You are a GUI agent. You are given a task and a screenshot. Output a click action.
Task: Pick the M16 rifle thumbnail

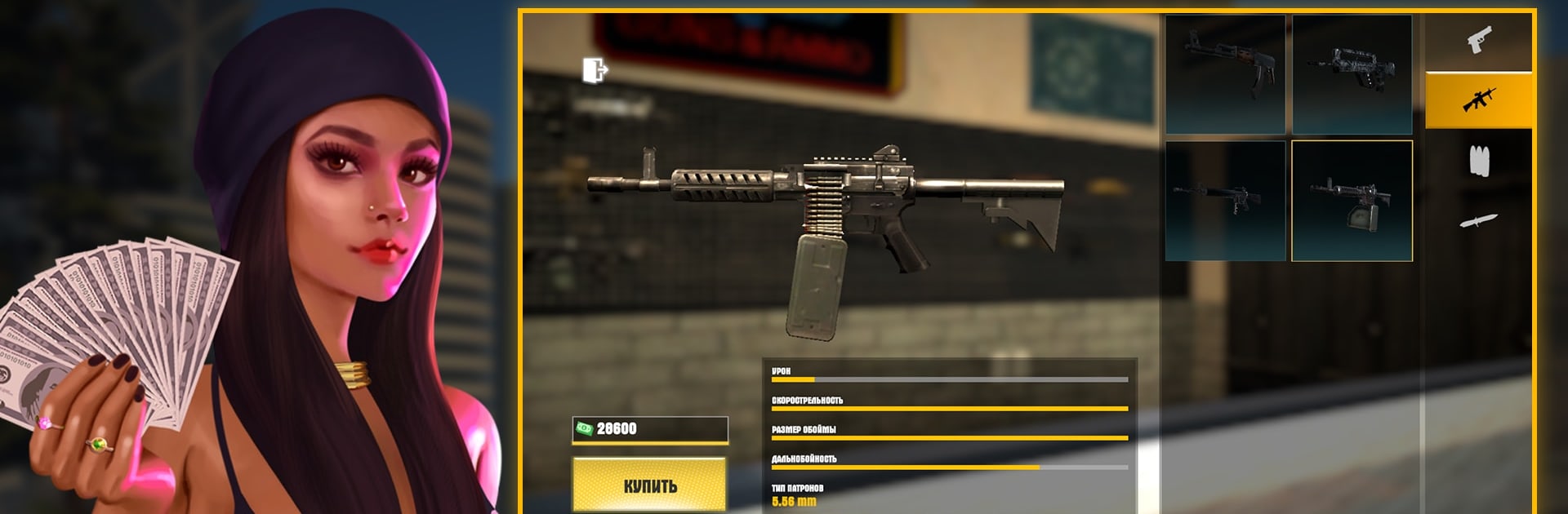(1225, 201)
